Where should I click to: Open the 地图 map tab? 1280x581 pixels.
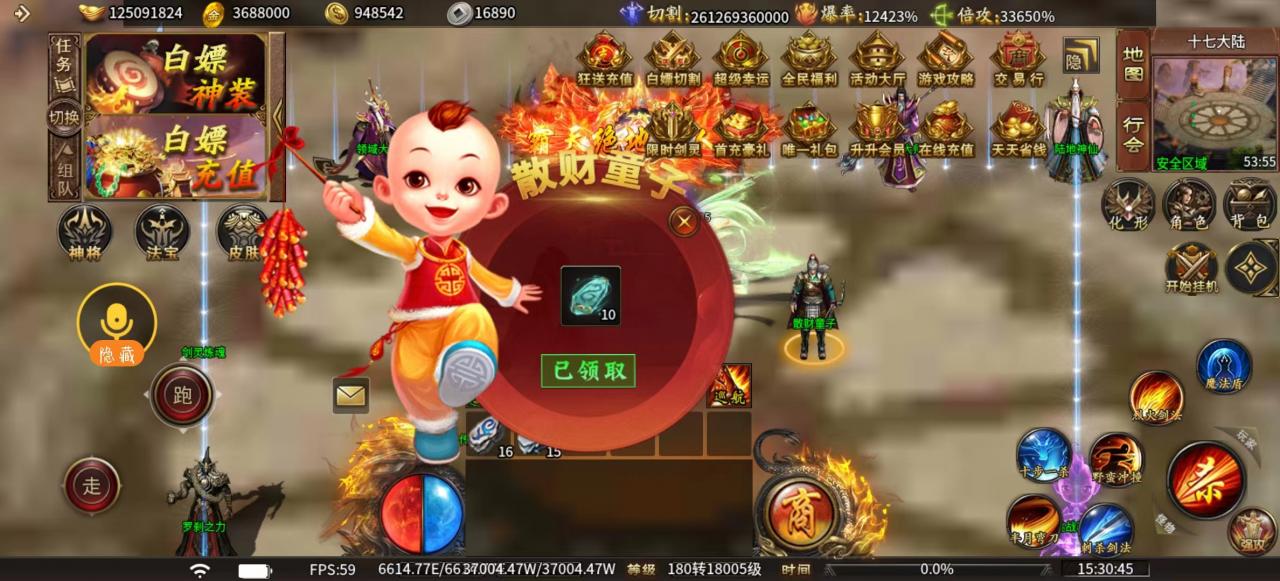click(x=1133, y=63)
